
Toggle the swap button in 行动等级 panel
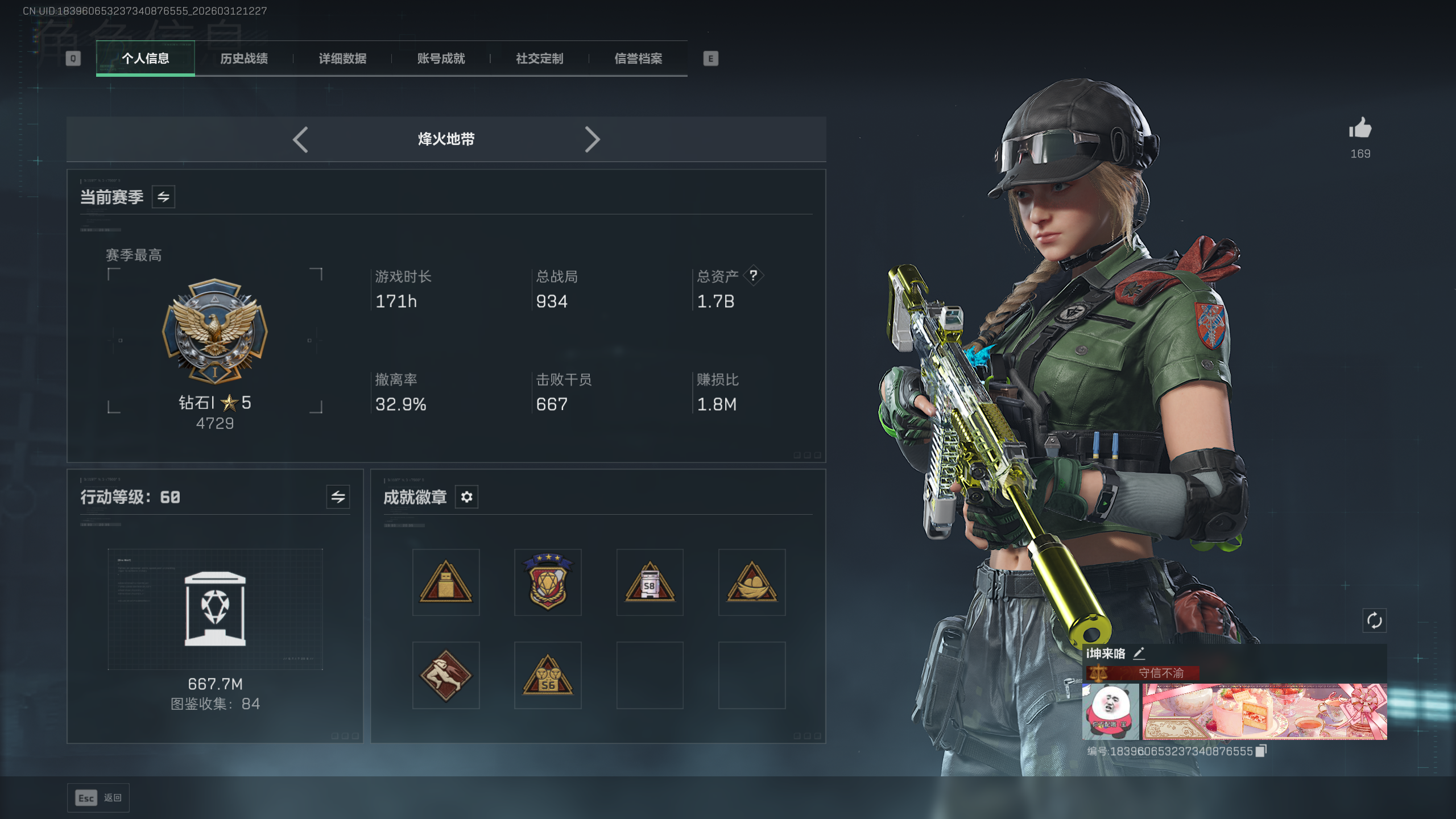338,497
